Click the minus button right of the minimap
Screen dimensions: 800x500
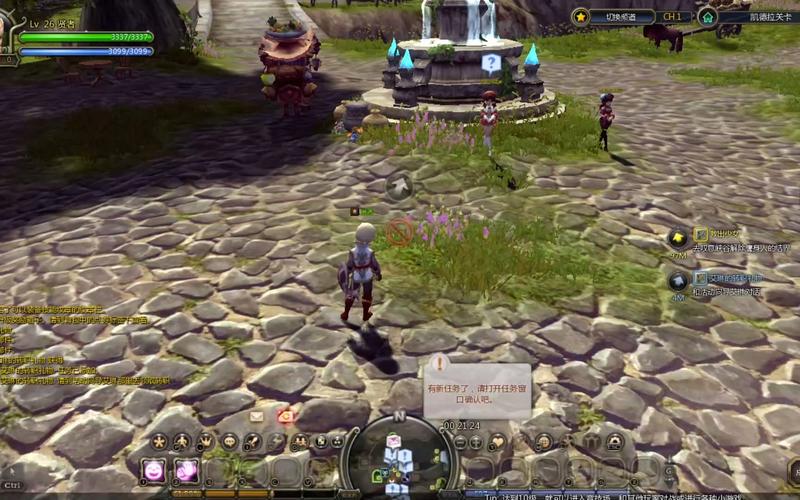click(461, 441)
